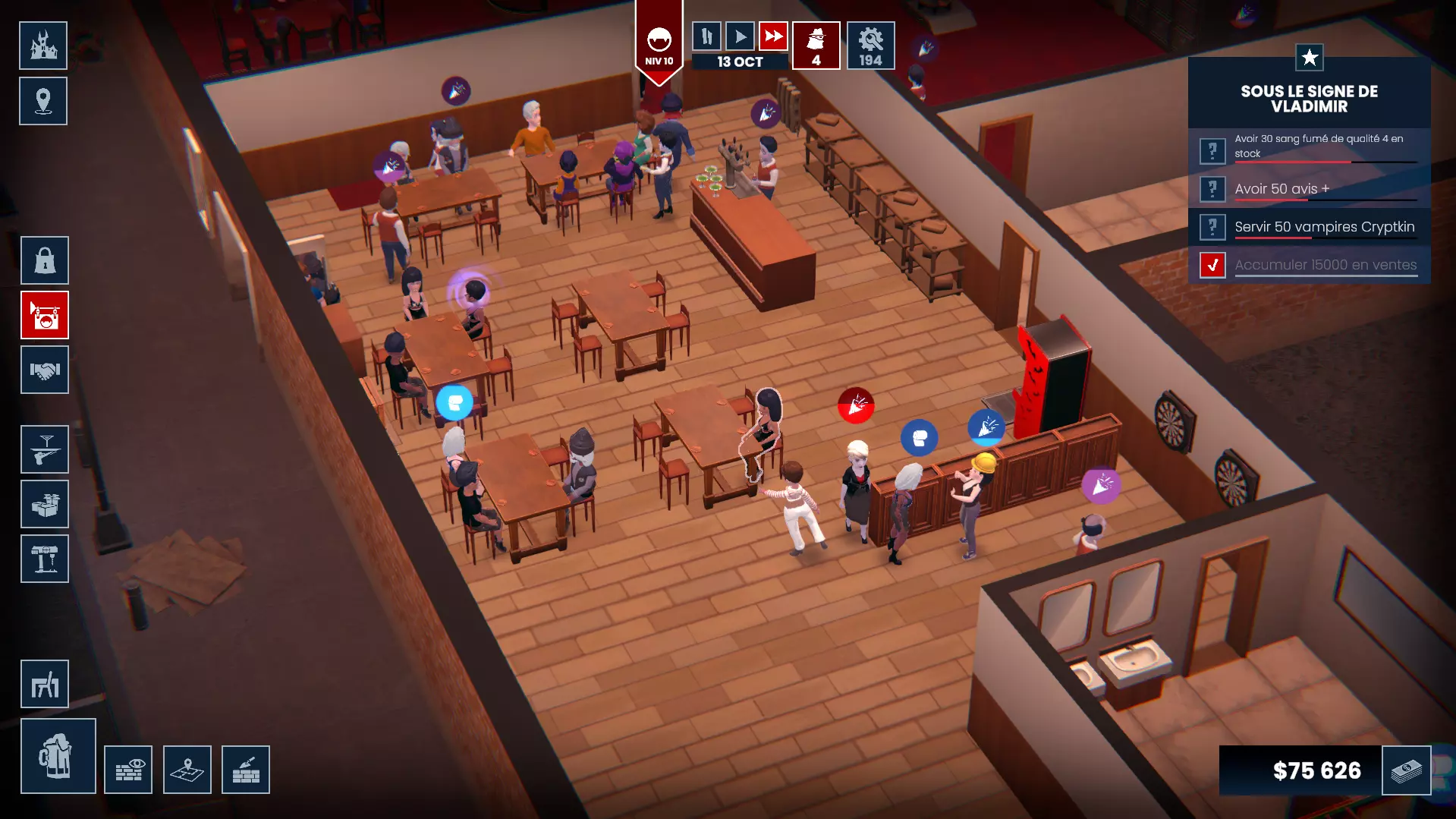This screenshot has height=819, width=1456.
Task: Open the red bar signboard panel
Action: click(45, 315)
